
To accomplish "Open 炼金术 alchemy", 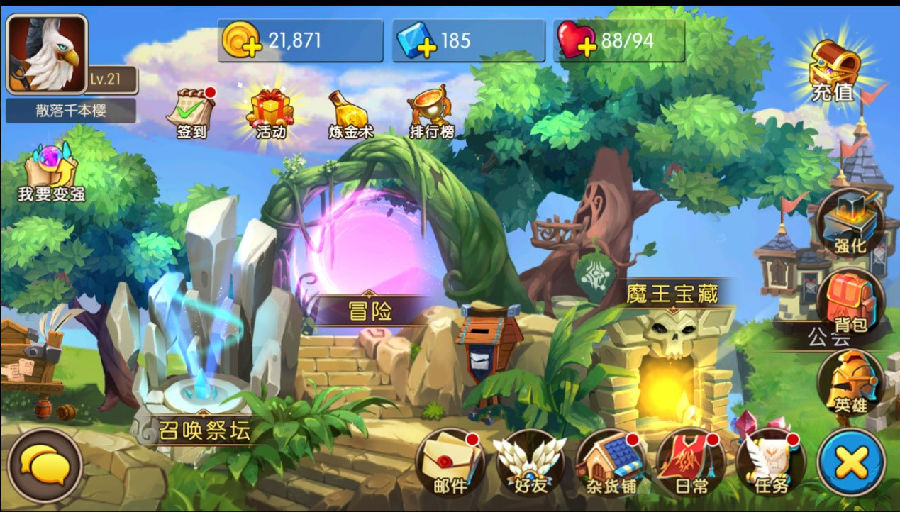I will [350, 112].
